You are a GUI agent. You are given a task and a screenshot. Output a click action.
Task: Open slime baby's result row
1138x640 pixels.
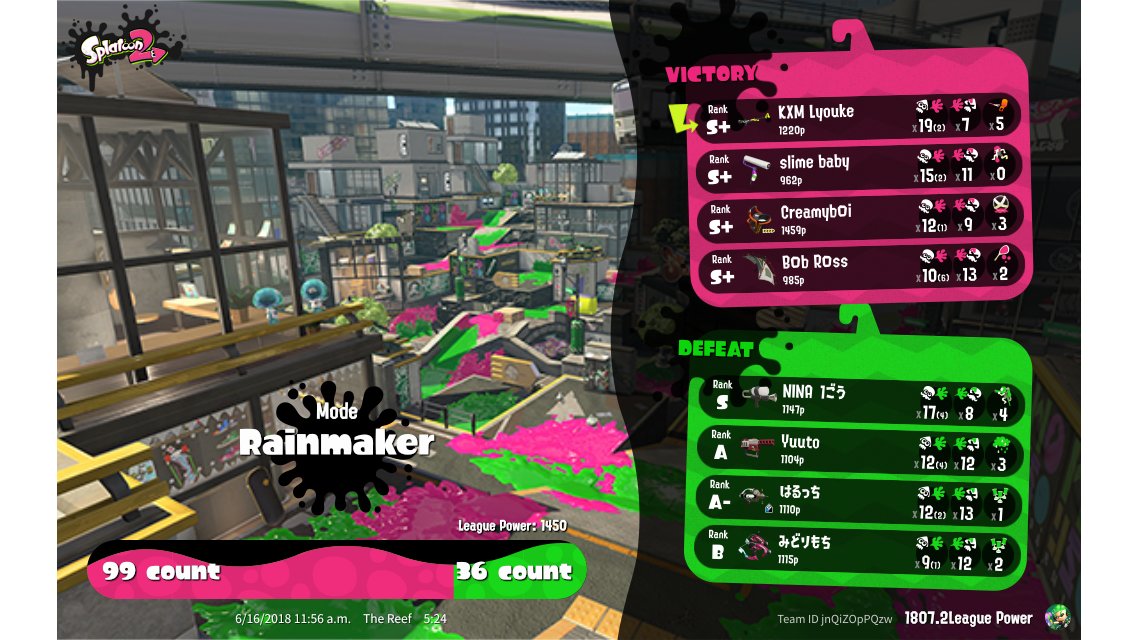(x=860, y=166)
